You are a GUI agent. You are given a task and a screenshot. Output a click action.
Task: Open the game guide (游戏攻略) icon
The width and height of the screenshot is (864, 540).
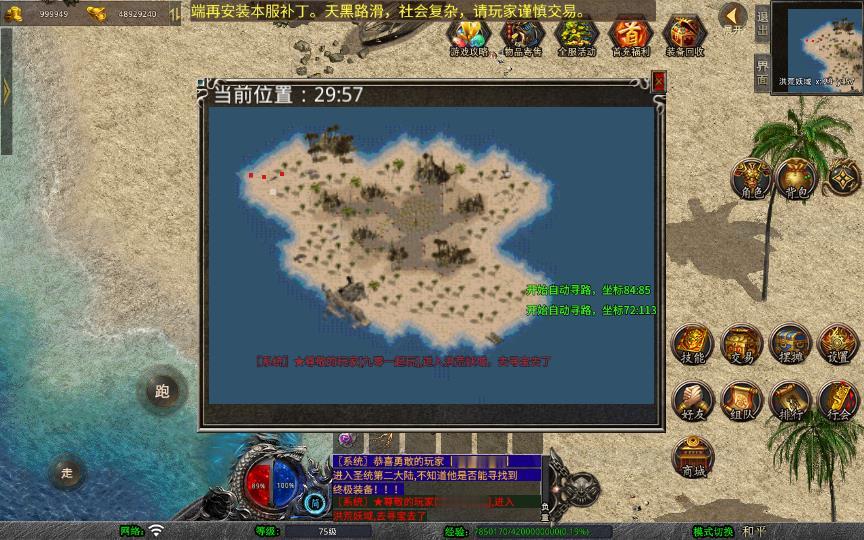[469, 36]
